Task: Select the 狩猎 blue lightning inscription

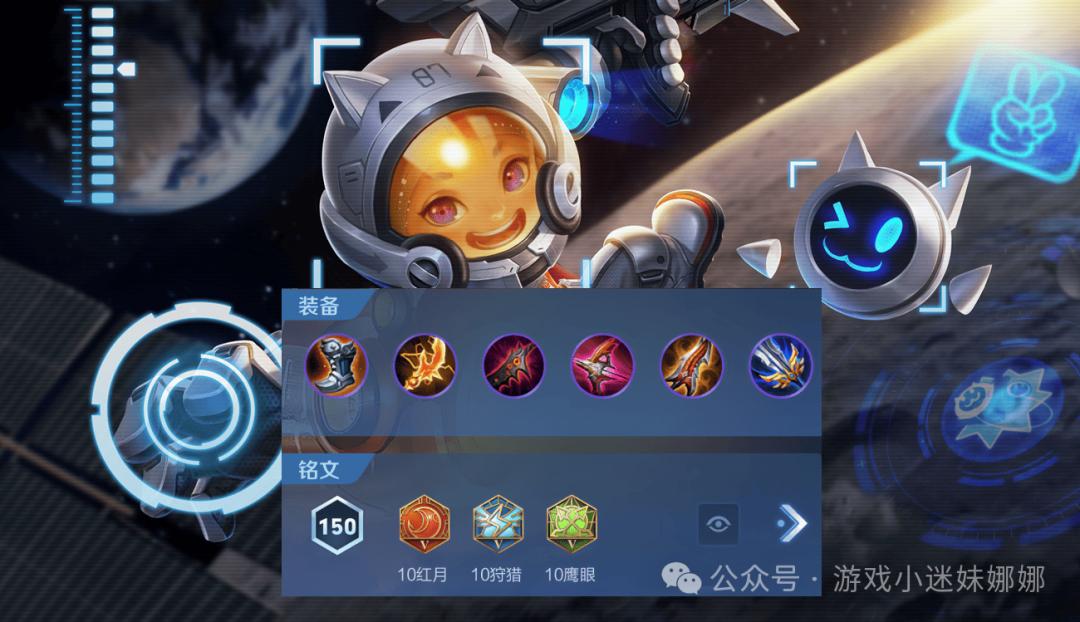Action: point(498,525)
